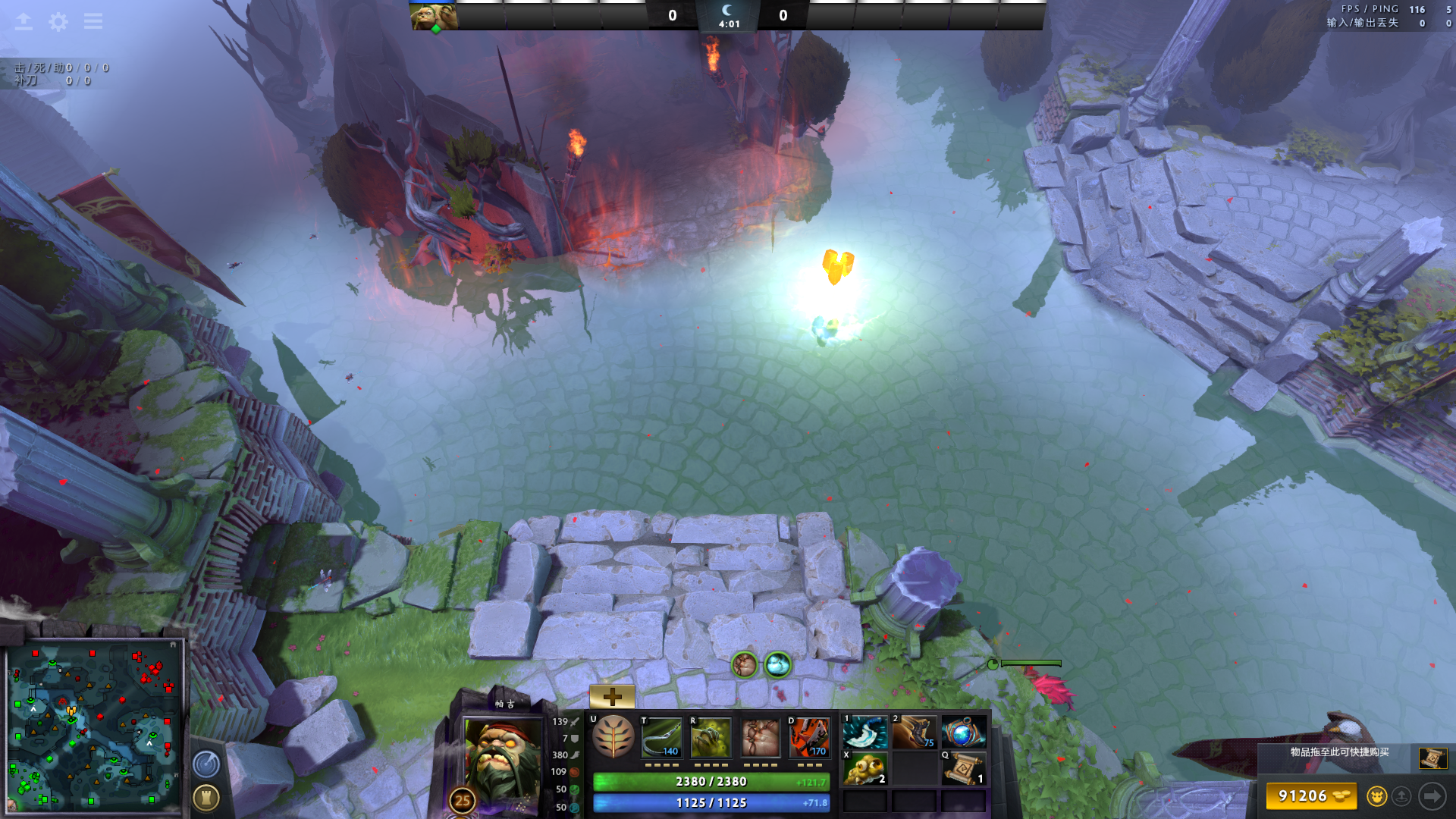Cast Pudge's Meat Hook ability
The width and height of the screenshot is (1456, 819).
point(661,737)
